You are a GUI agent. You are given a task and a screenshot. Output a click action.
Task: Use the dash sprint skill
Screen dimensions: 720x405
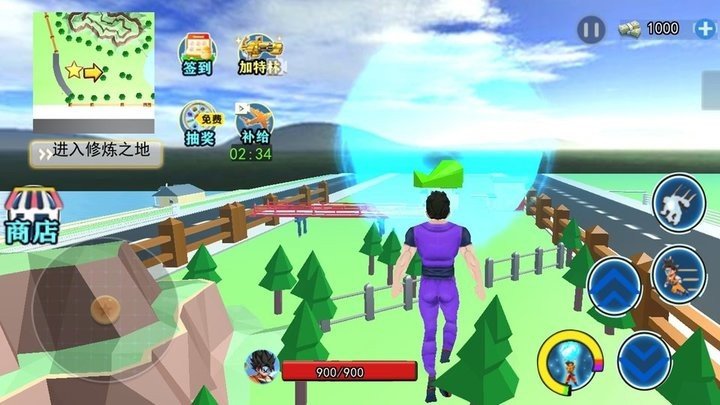click(x=681, y=204)
